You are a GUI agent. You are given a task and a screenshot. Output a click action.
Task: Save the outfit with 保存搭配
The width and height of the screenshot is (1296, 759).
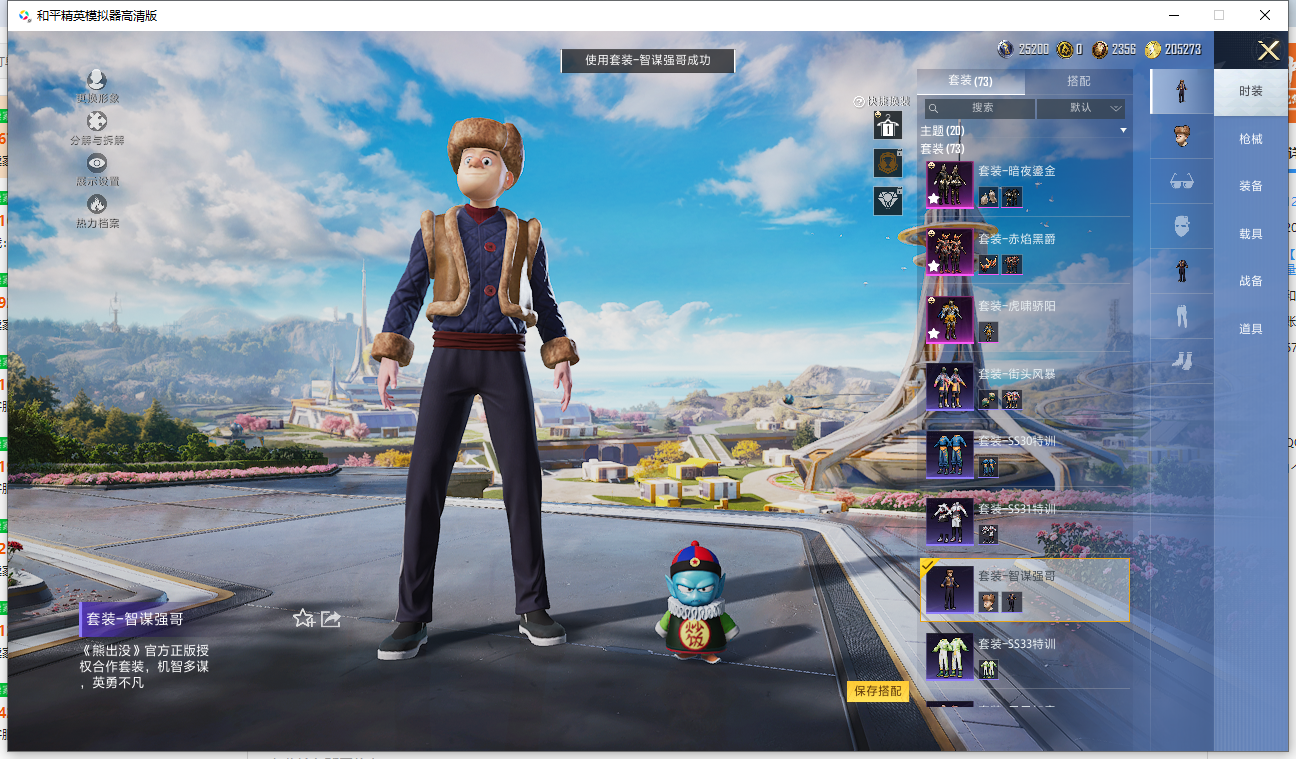(878, 691)
